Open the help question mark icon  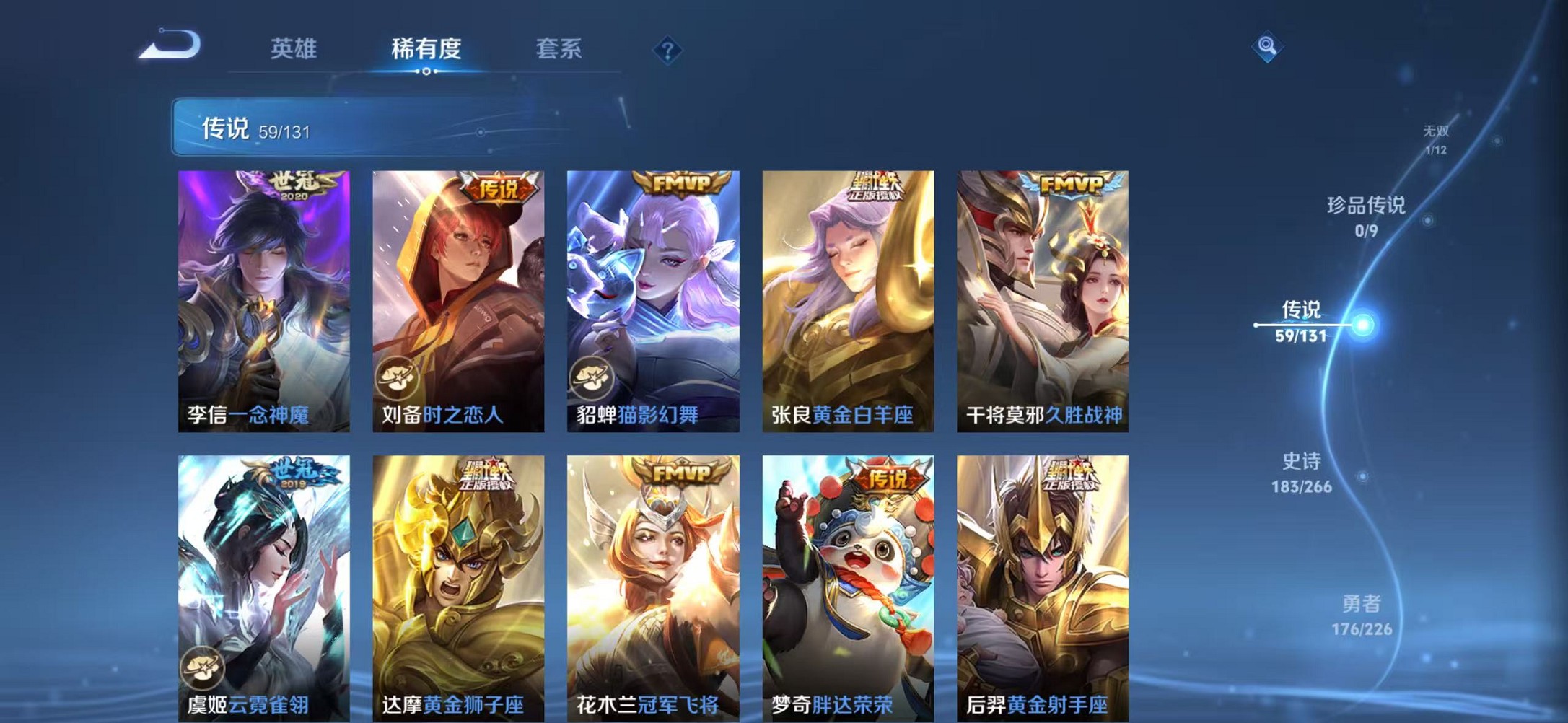point(669,50)
